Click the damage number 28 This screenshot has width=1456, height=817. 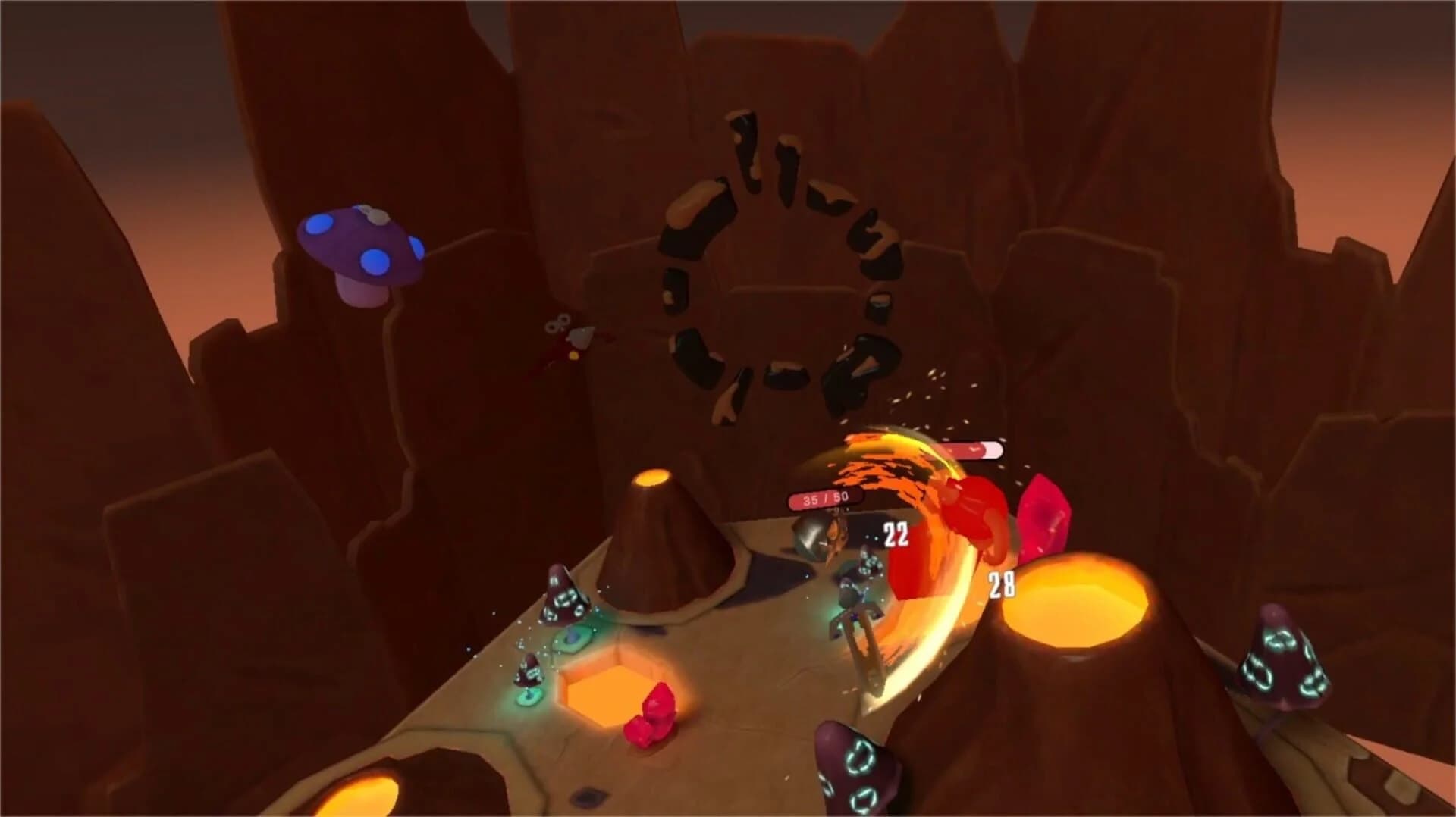[x=999, y=584]
